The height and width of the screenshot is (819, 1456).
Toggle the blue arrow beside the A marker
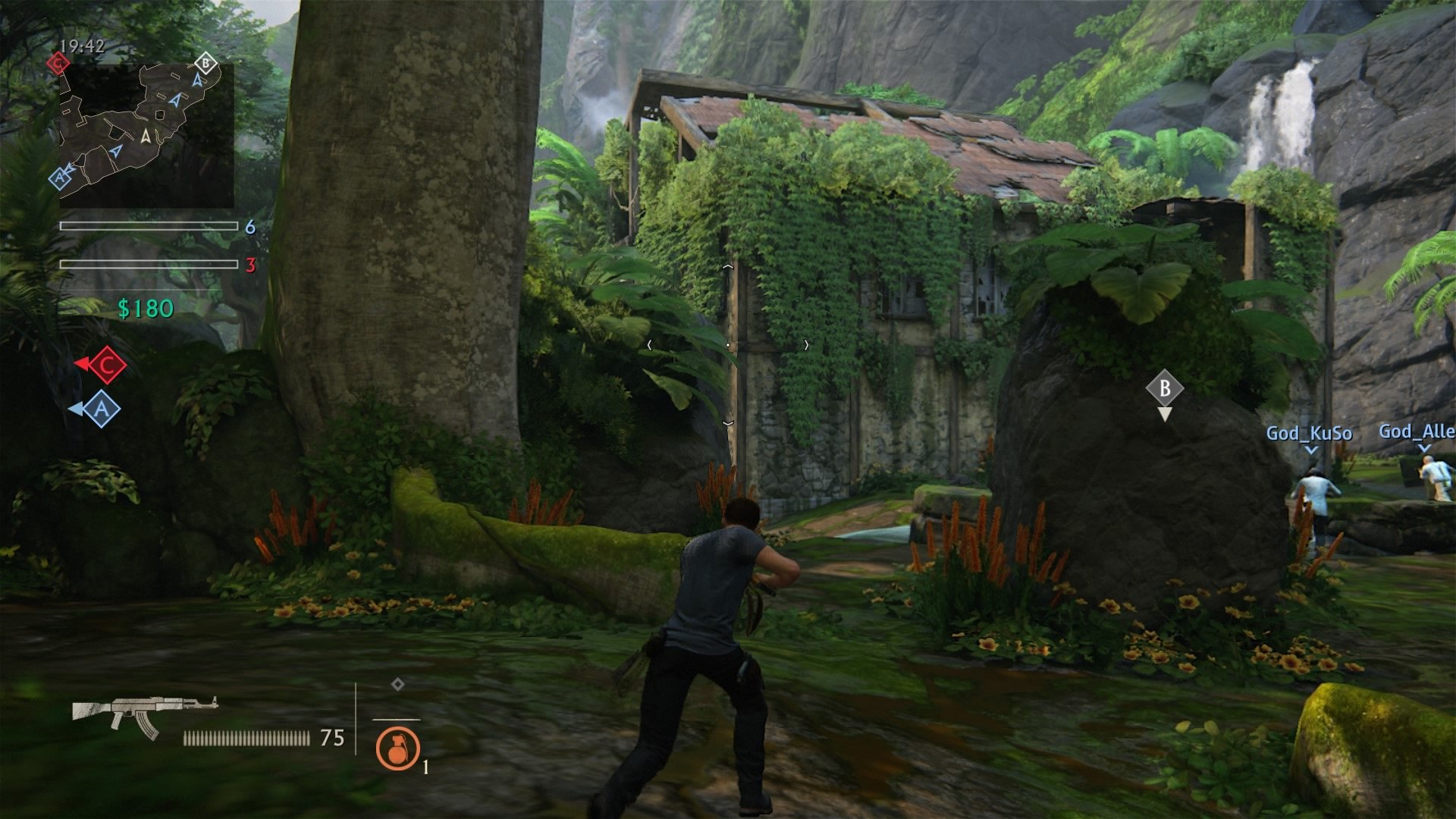[x=77, y=409]
